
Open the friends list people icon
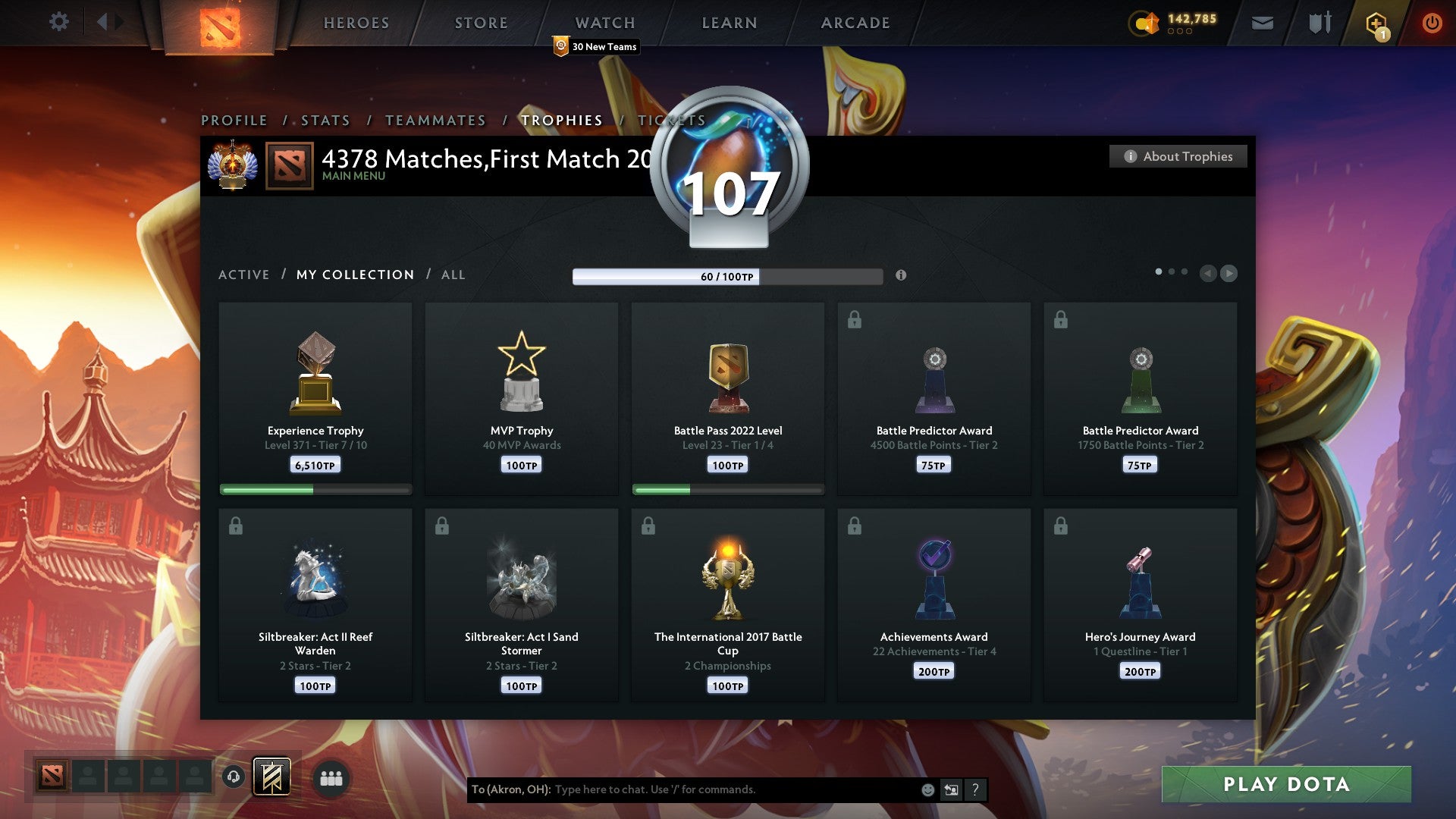coord(331,777)
